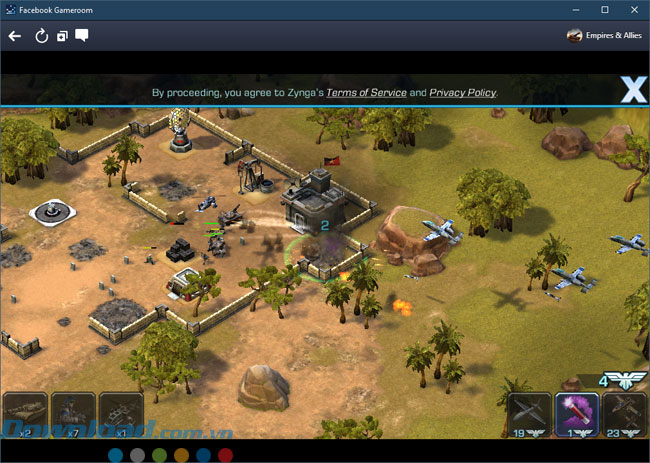Close the Facebook Gameroom window
The image size is (650, 463).
[633, 9]
